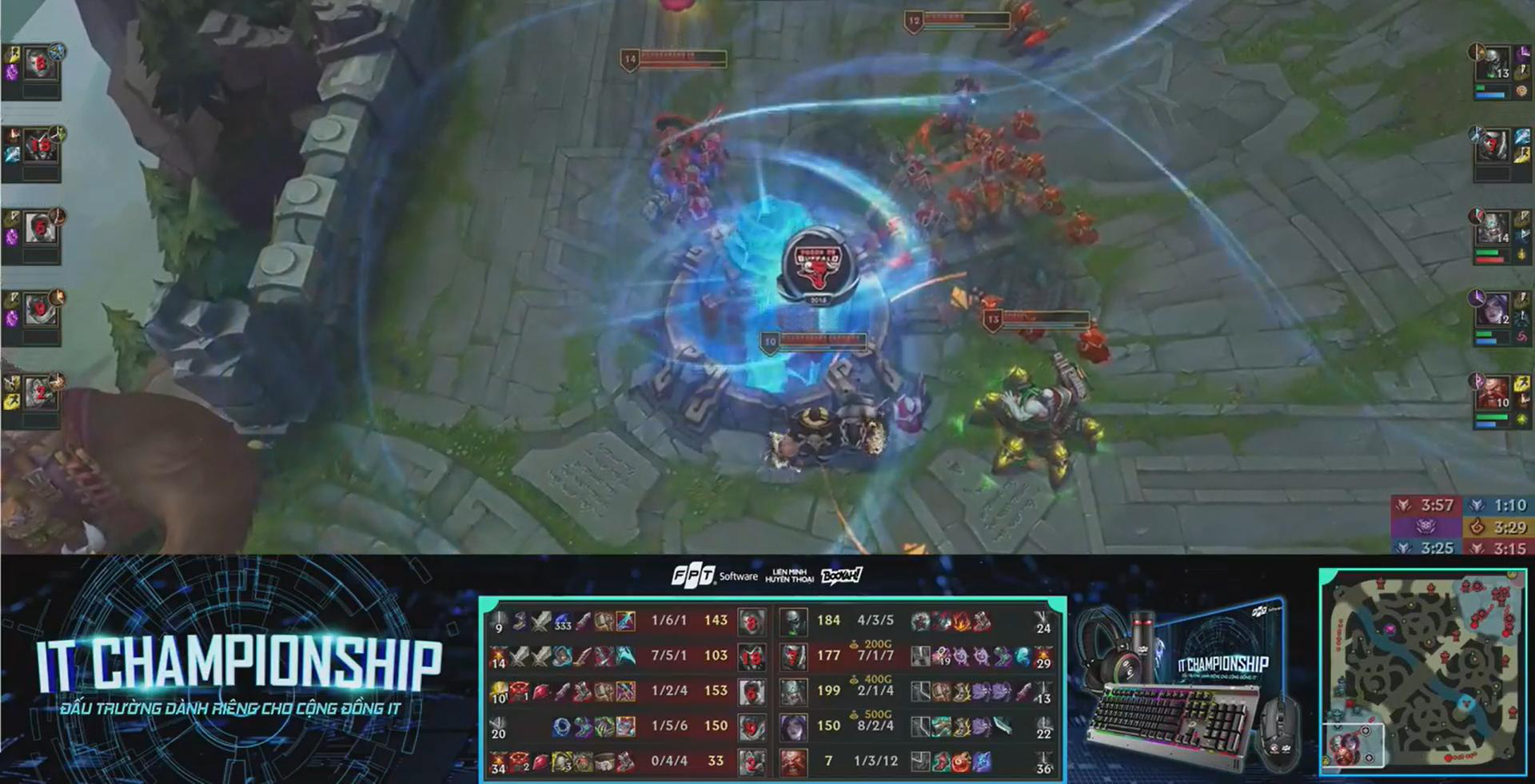Click the scoreboard portrait beside the 7/5/1 score
This screenshot has width=1535, height=784.
(x=751, y=656)
